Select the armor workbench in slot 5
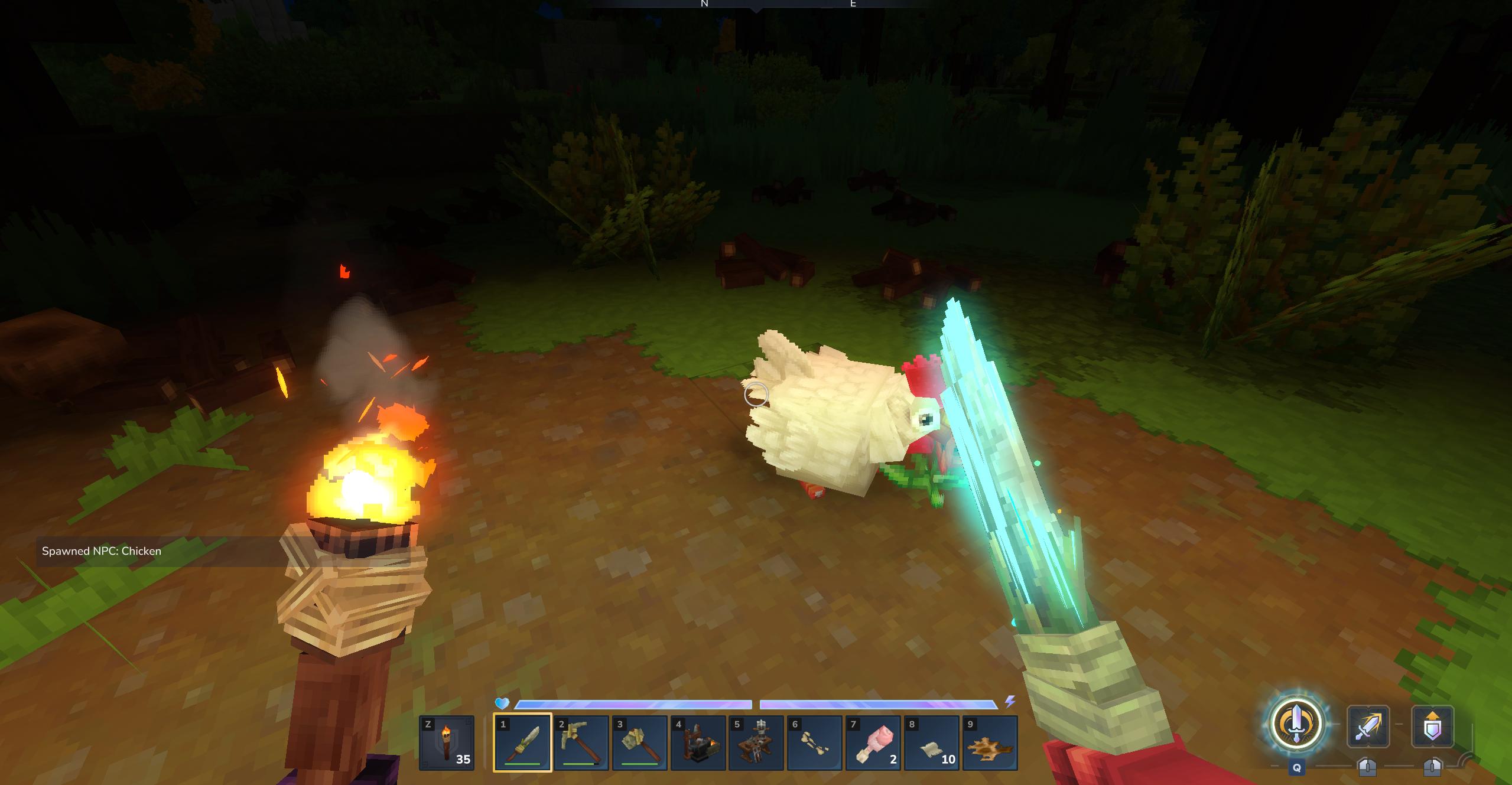 point(756,742)
